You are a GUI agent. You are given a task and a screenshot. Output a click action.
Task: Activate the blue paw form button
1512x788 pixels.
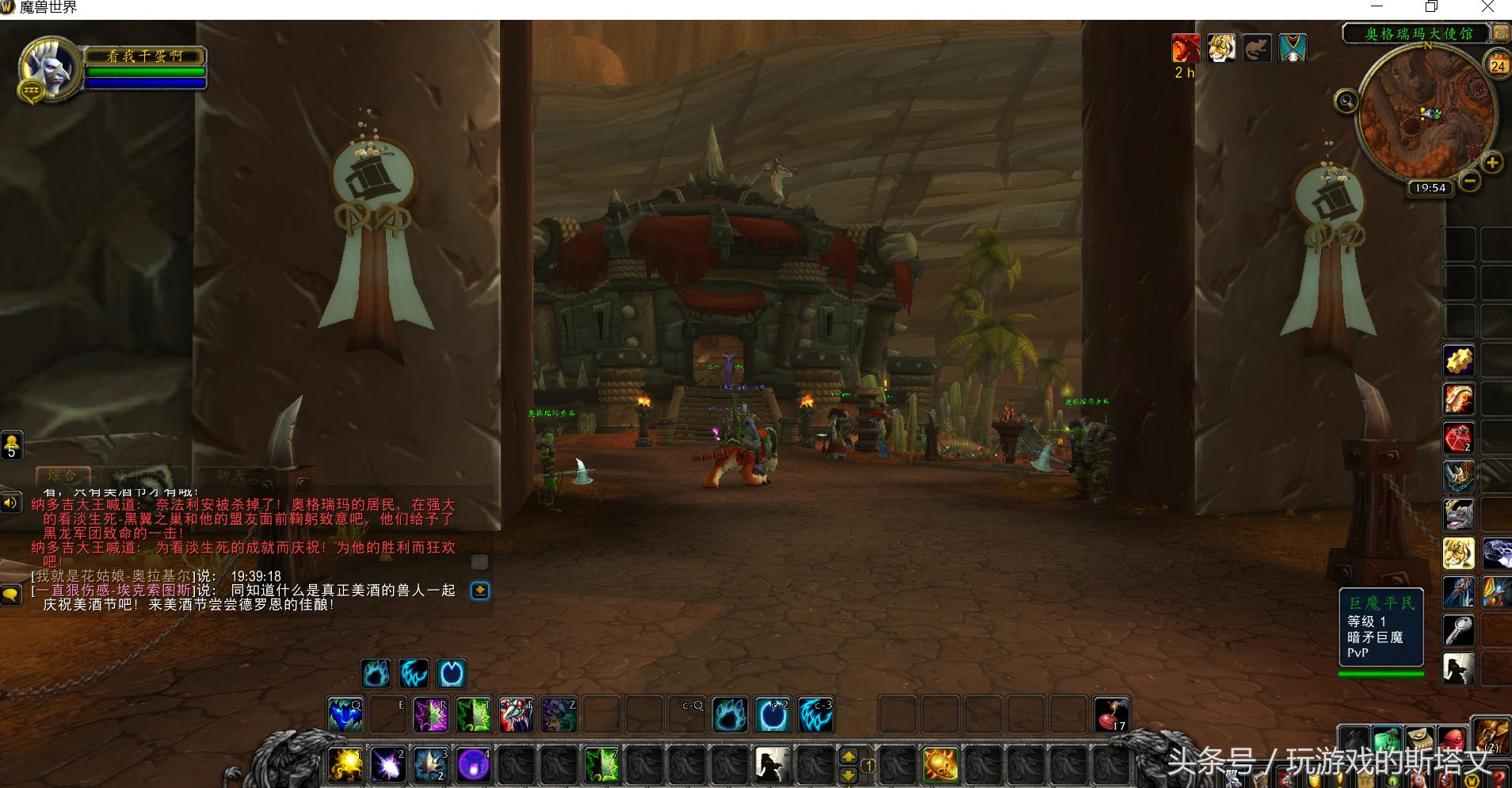coord(376,674)
